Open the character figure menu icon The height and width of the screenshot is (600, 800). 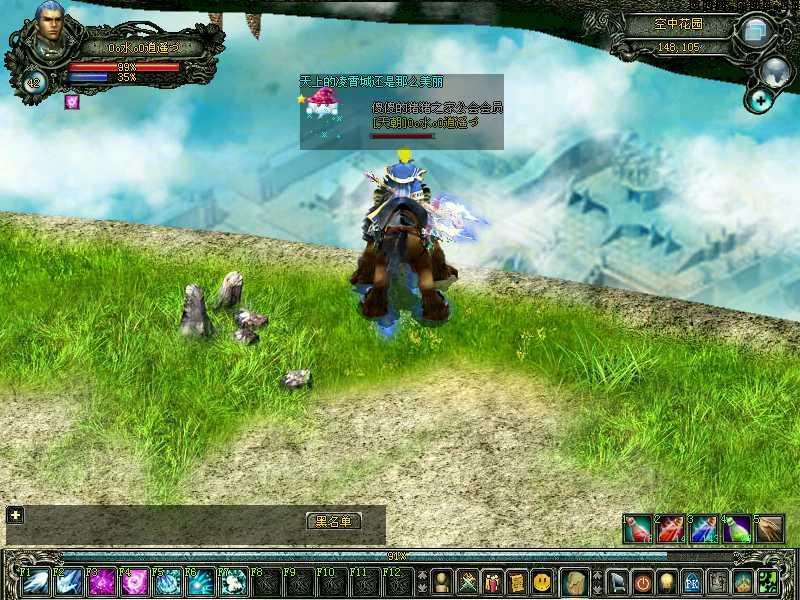[x=441, y=581]
